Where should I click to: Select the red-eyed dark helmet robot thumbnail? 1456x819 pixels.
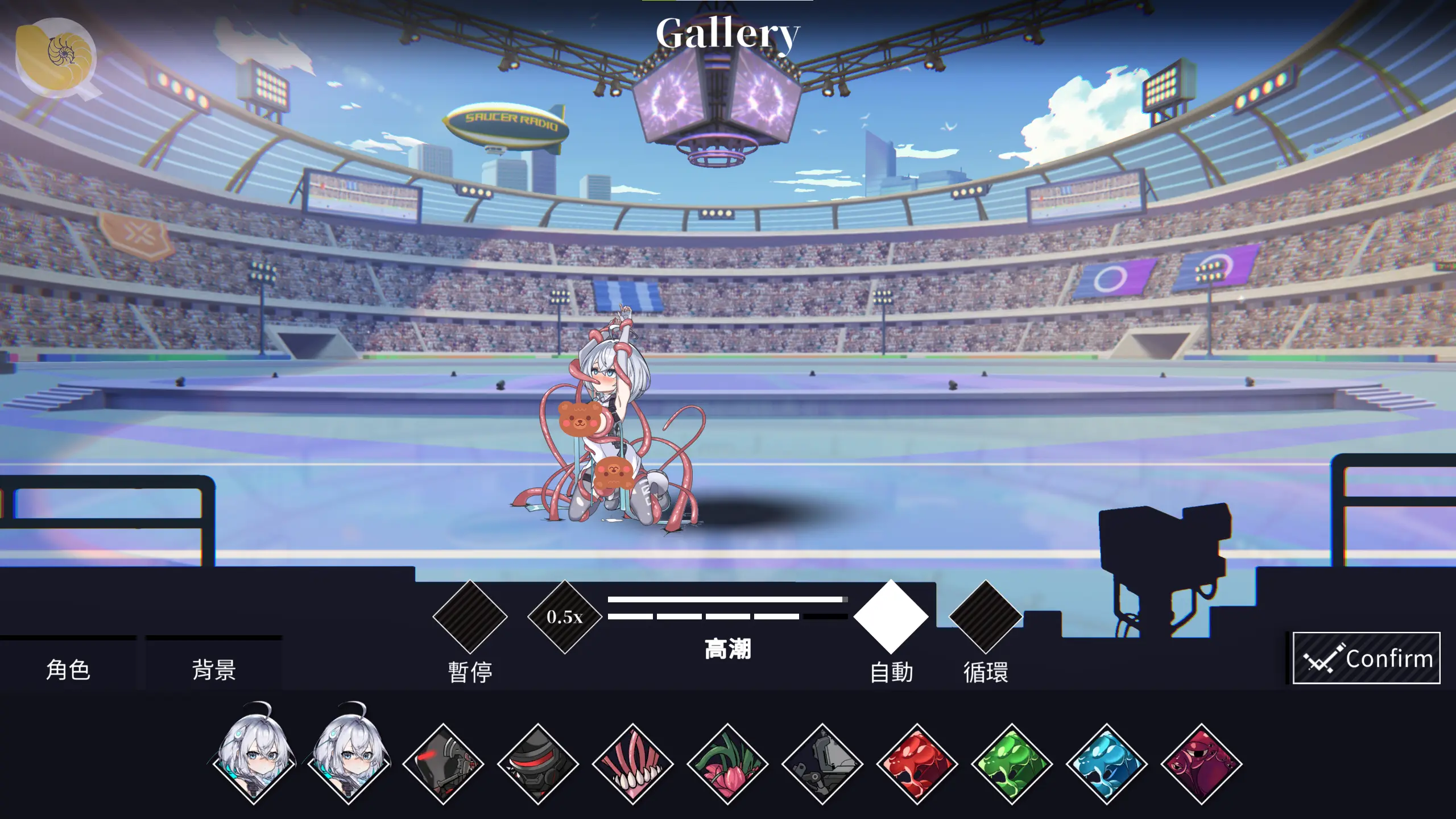tap(443, 764)
